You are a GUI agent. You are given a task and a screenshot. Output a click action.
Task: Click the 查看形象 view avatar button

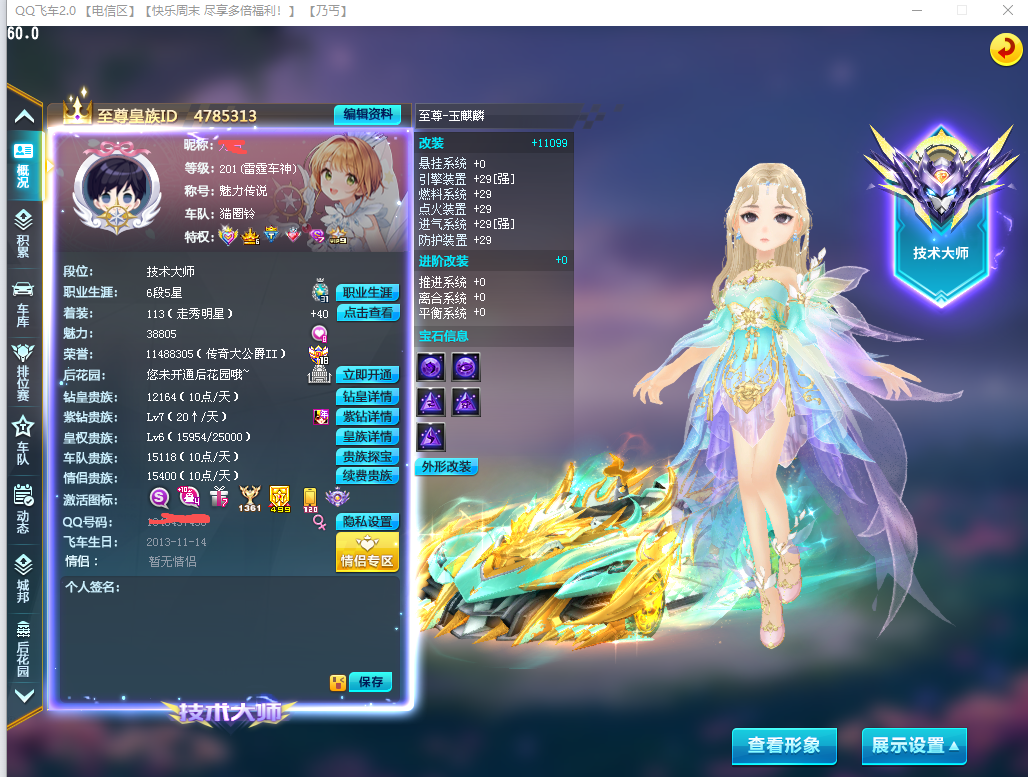(784, 746)
